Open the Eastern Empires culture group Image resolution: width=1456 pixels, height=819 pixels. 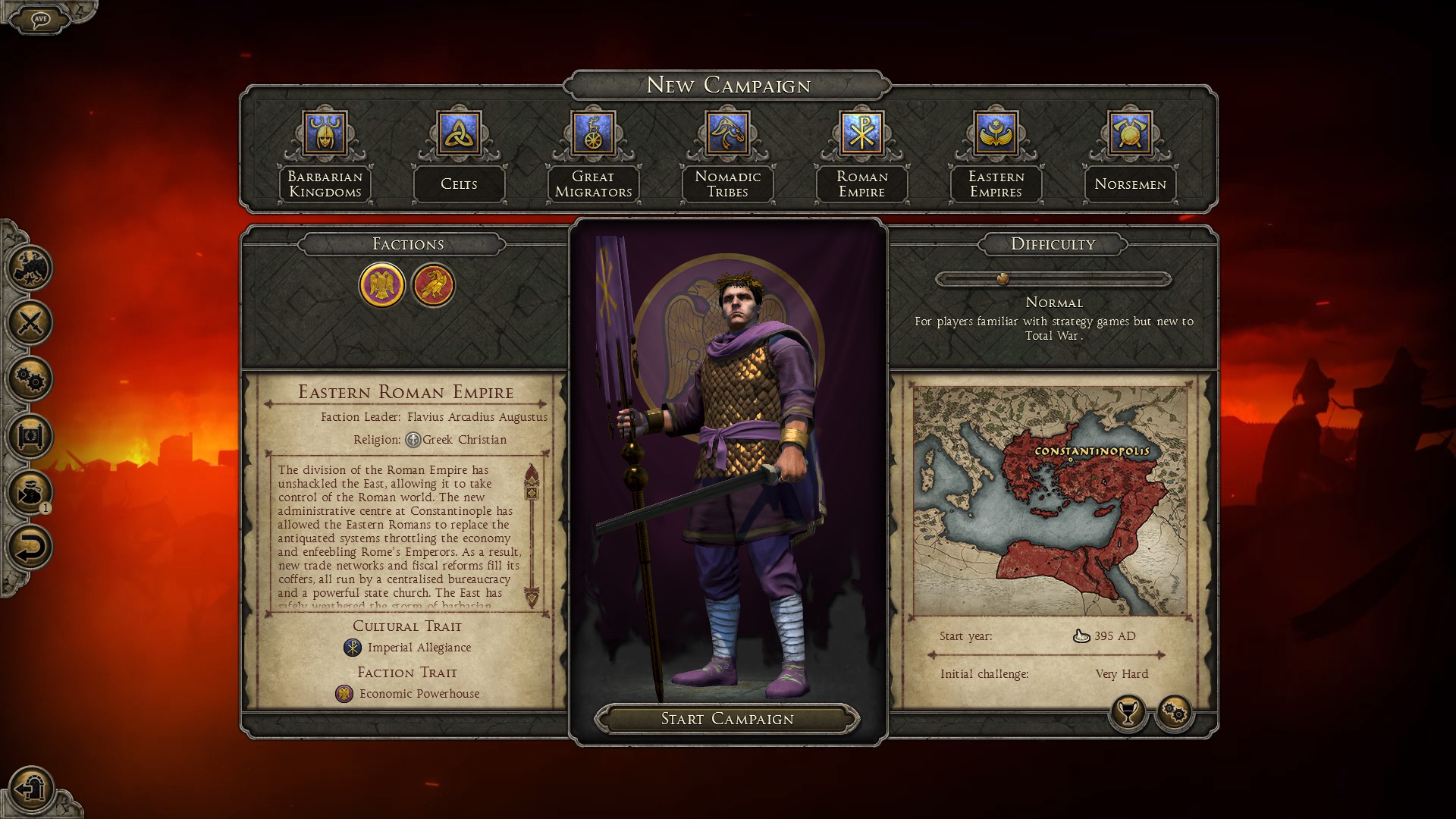[x=996, y=155]
